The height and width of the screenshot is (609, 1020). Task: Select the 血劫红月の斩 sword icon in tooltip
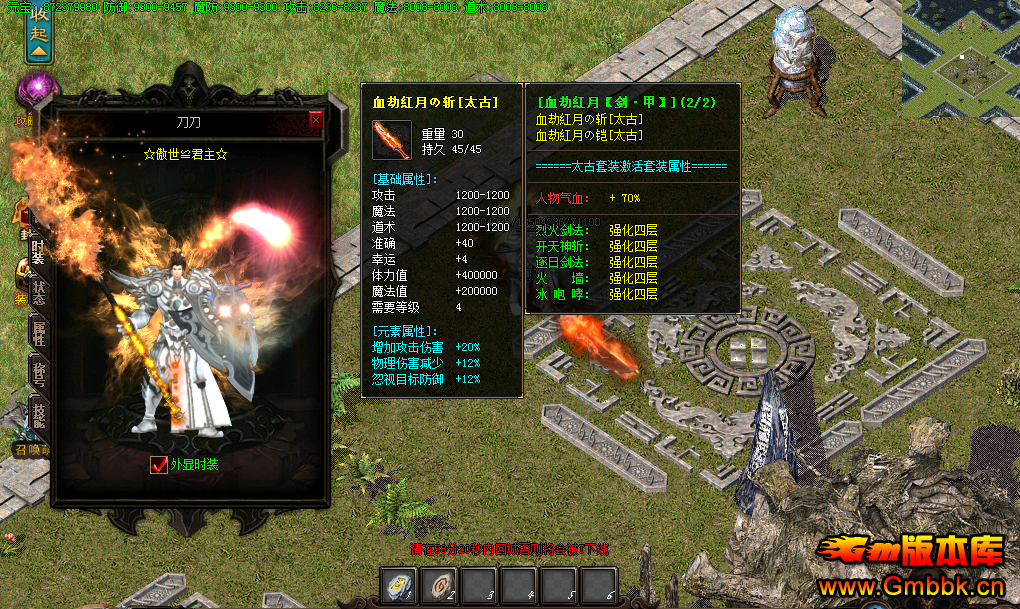[x=392, y=140]
